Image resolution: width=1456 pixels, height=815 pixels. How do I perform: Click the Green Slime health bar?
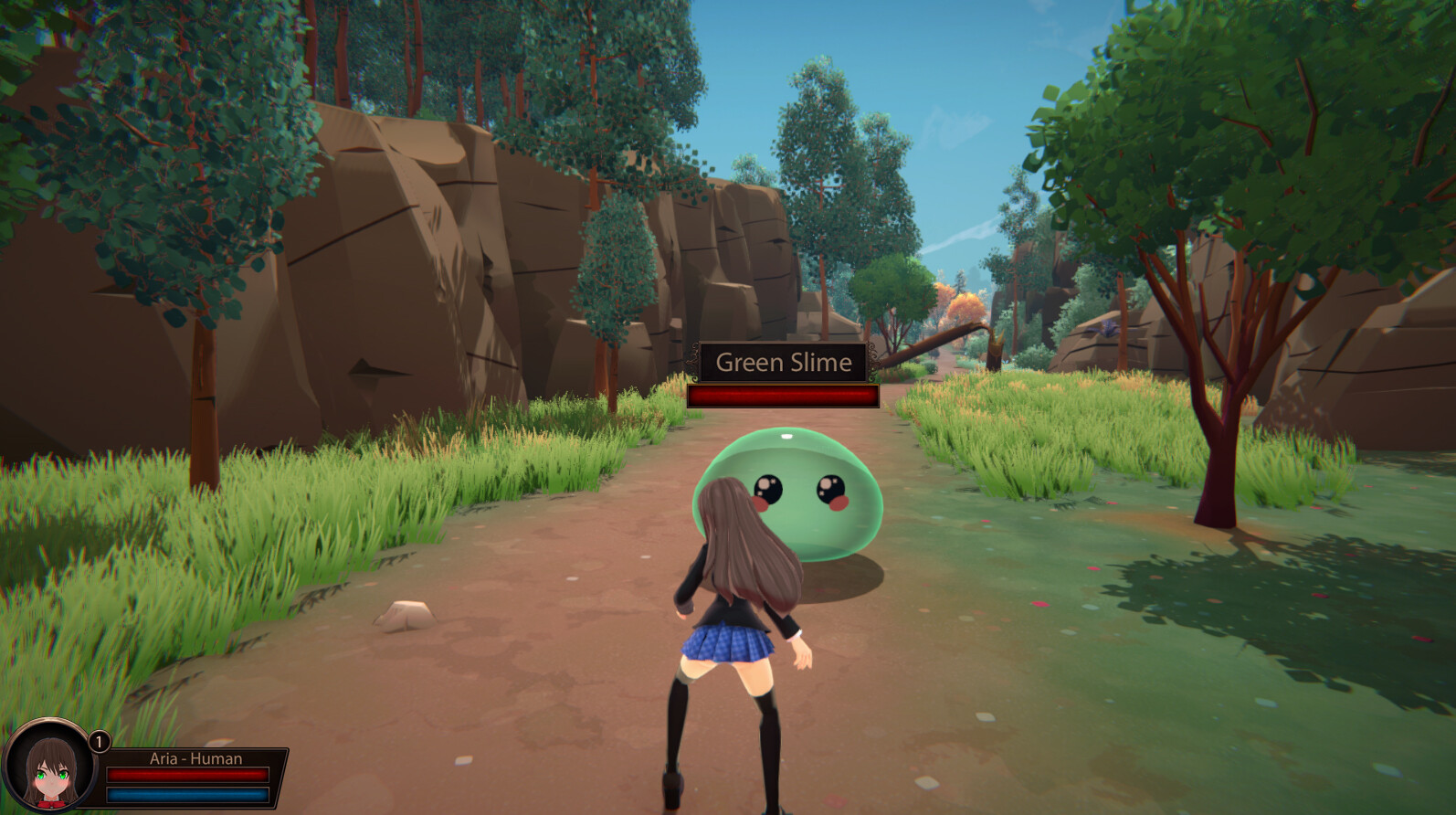coord(783,397)
